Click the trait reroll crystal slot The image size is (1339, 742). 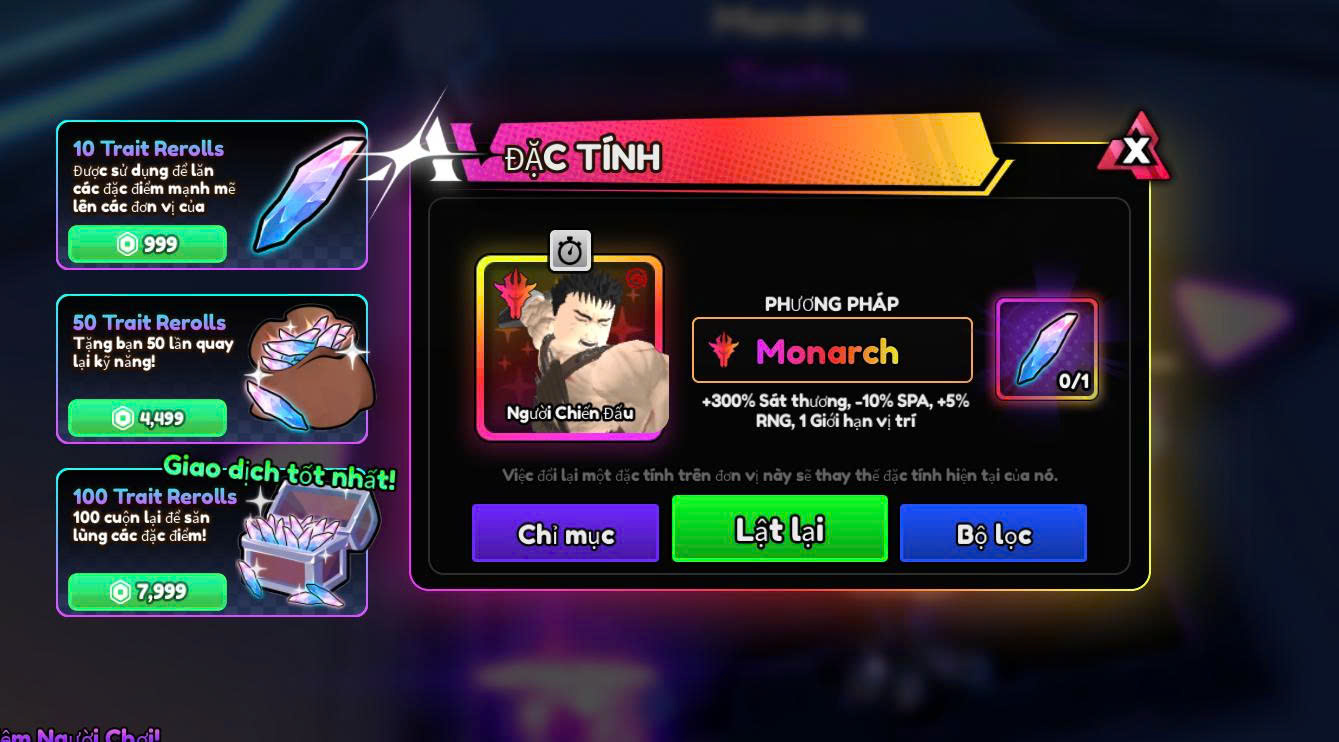tap(1047, 349)
